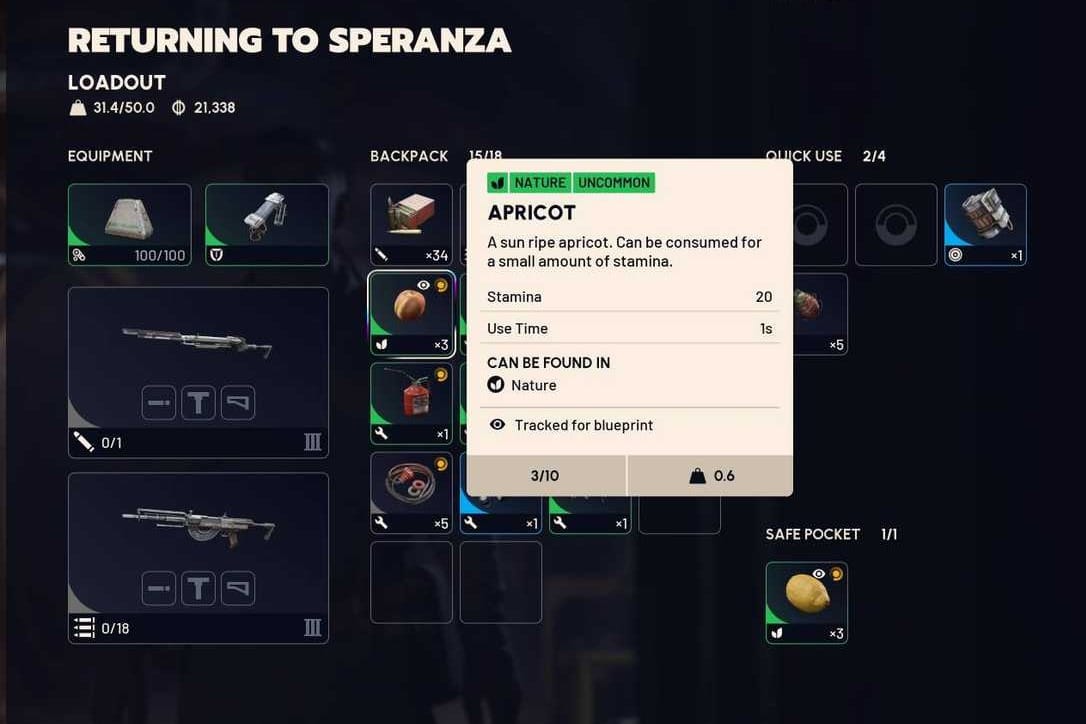Viewport: 1086px width, 724px height.
Task: Pick the red fuel canister item
Action: pyautogui.click(x=411, y=403)
